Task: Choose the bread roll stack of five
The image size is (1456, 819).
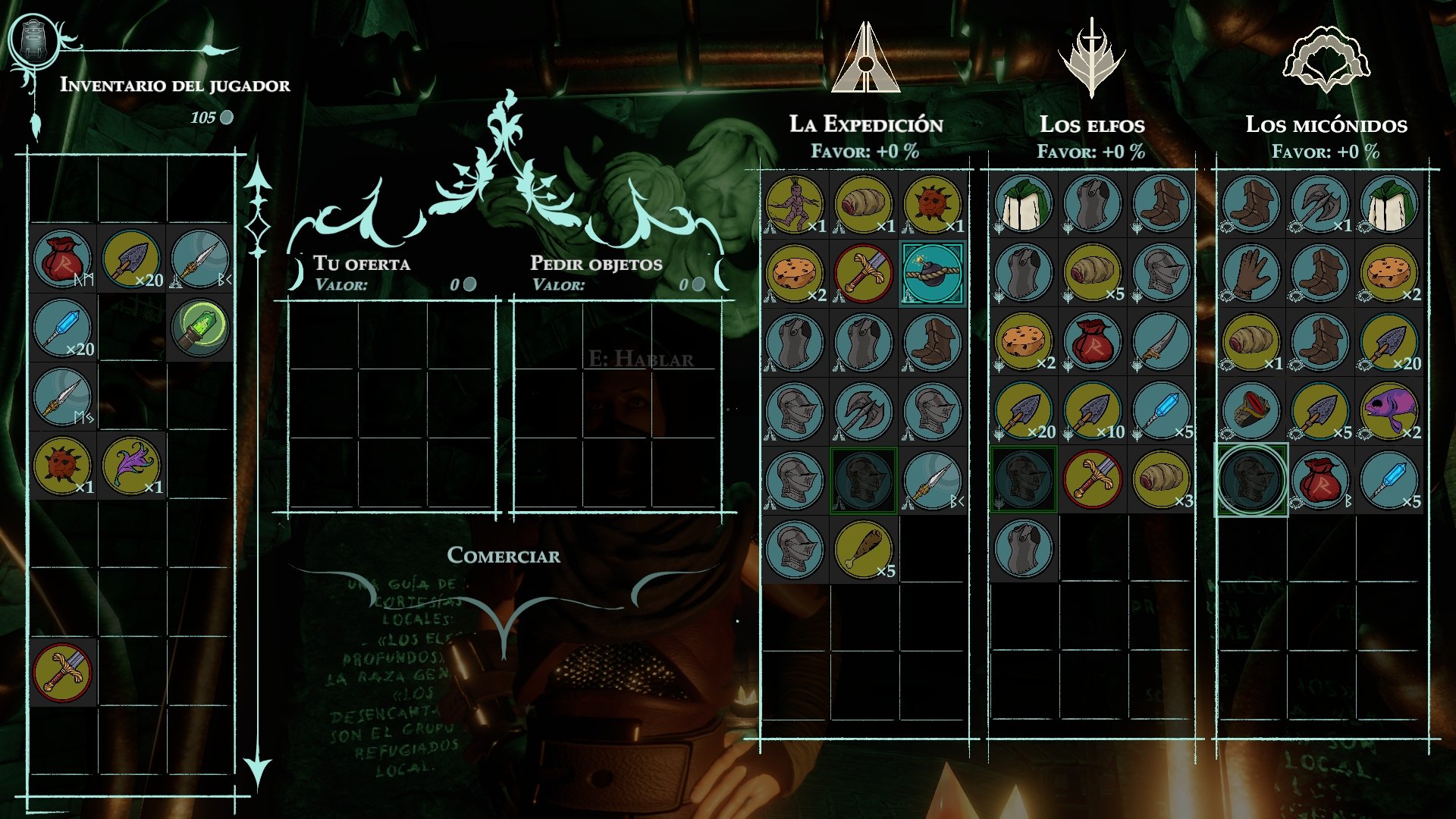Action: pyautogui.click(x=1092, y=273)
